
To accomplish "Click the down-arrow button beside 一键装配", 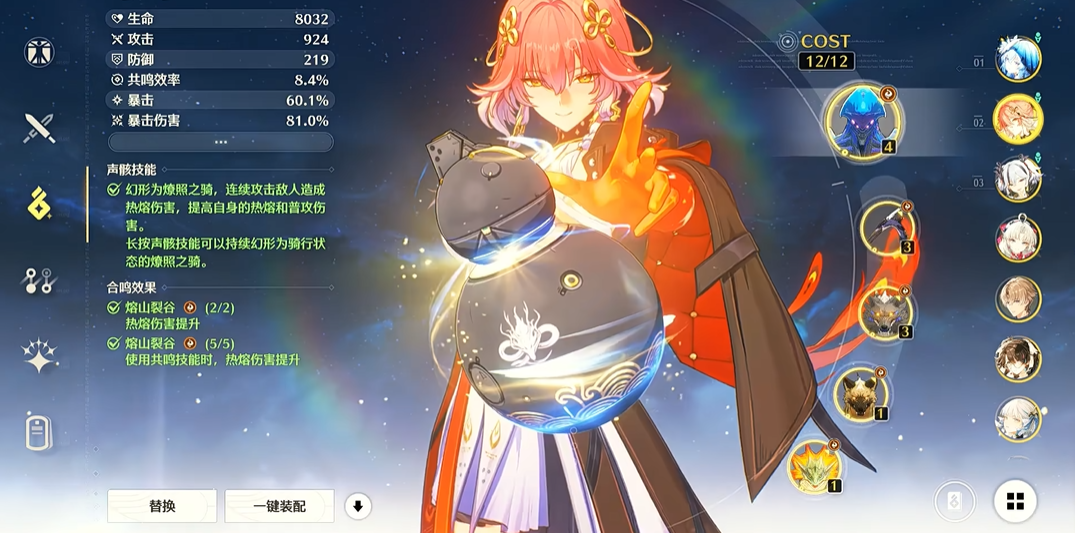I will tap(358, 506).
